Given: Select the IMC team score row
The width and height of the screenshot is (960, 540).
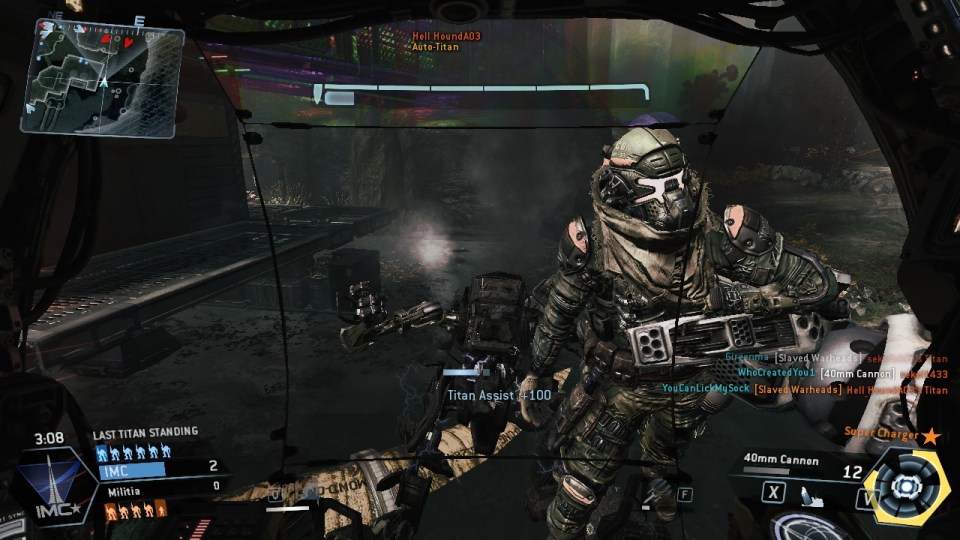Looking at the screenshot, I should (158, 467).
